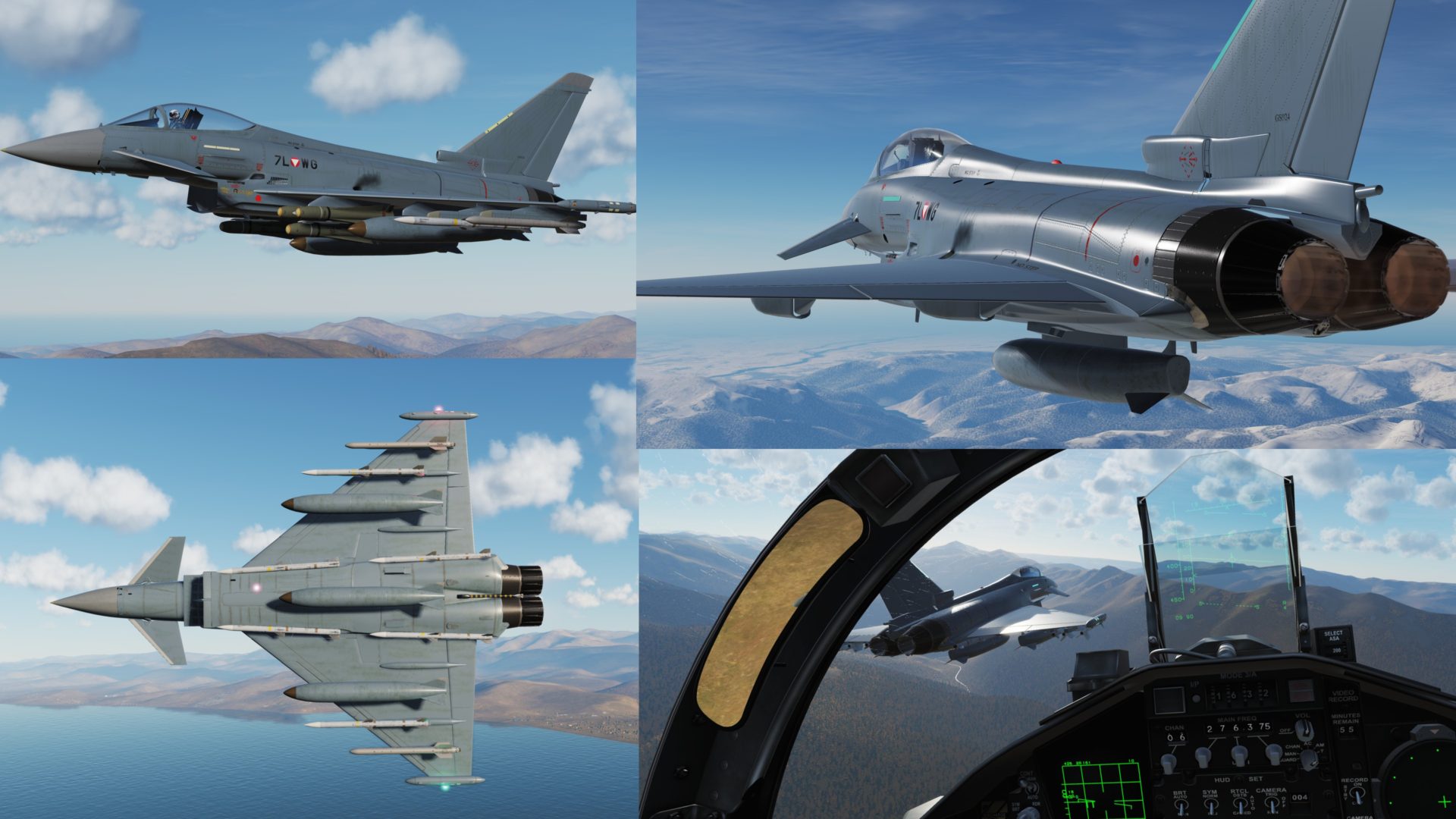Viewport: 1456px width, 819px height.
Task: Flip the OFF switch beside the VOL knob
Action: [x=1288, y=730]
